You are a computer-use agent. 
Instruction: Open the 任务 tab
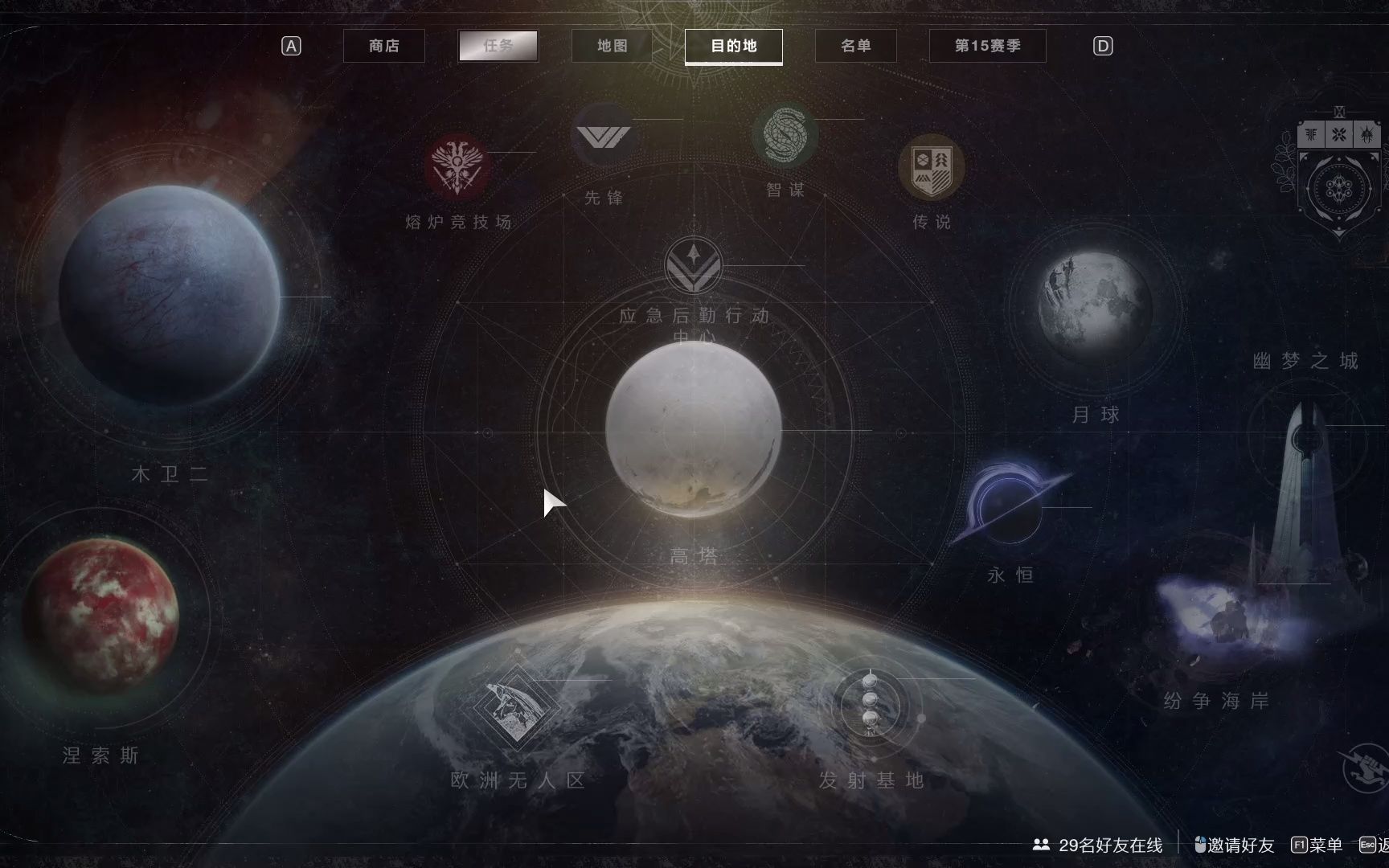point(498,46)
